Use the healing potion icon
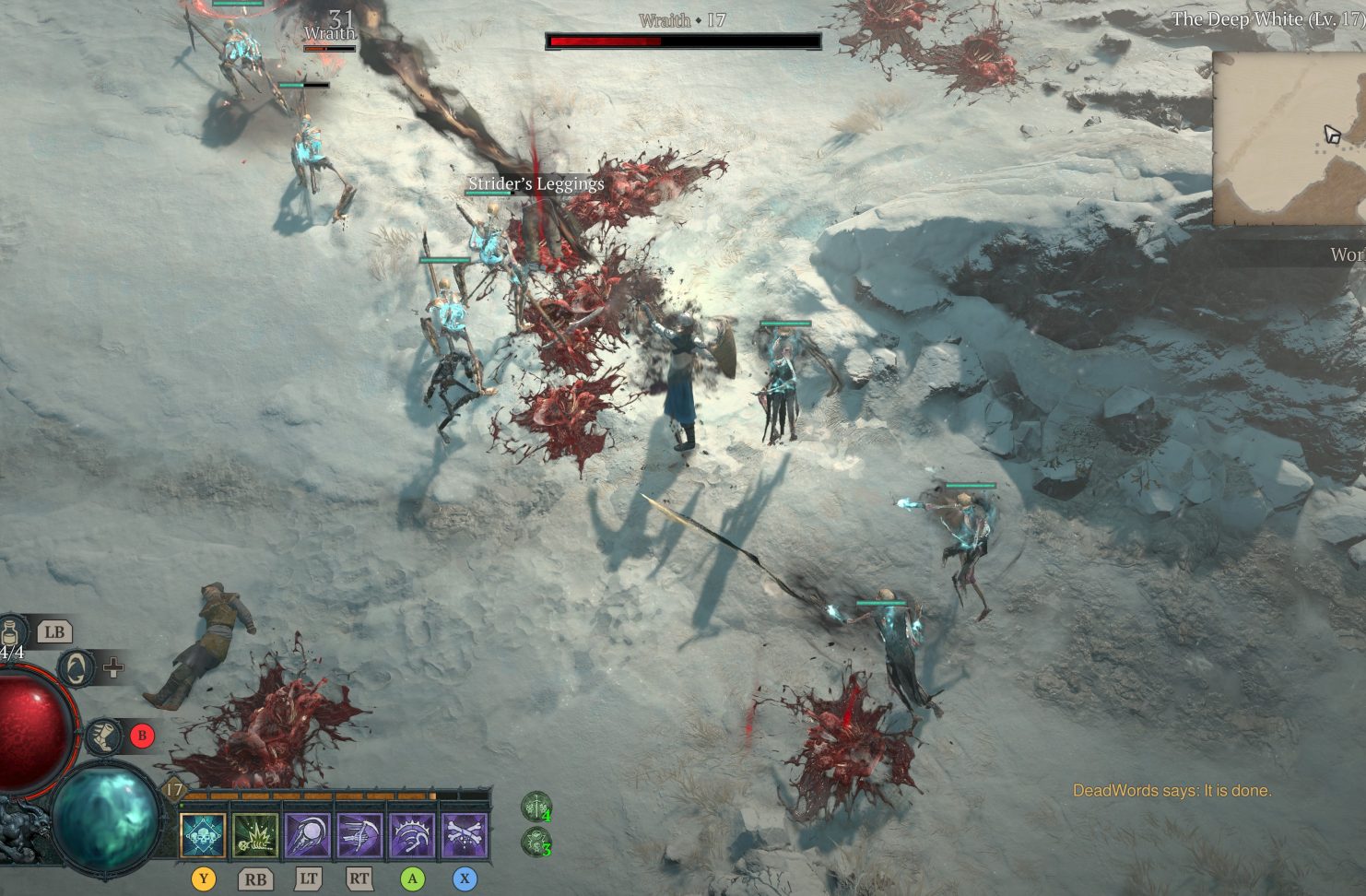This screenshot has height=896, width=1366. (x=14, y=631)
